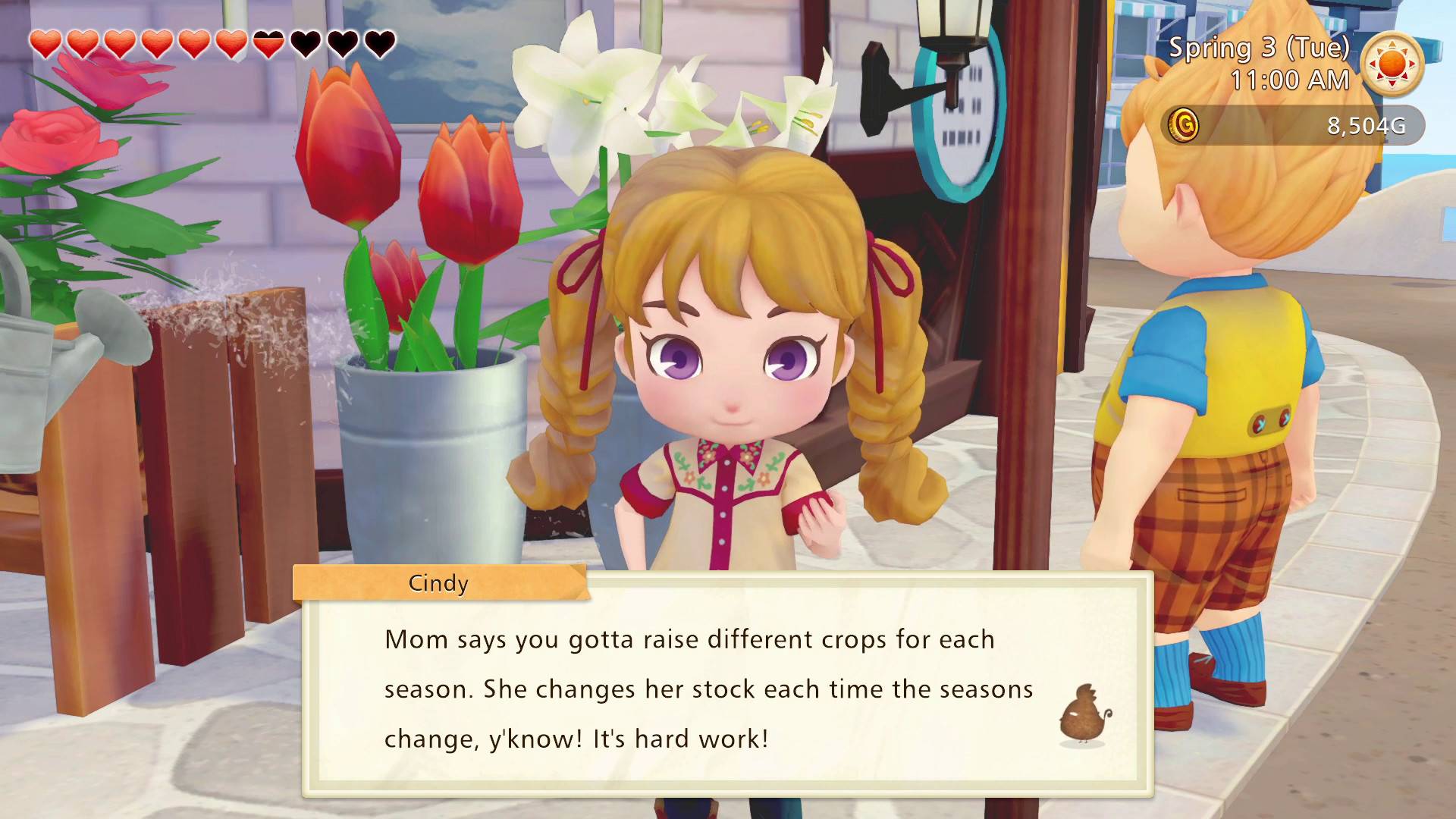Image resolution: width=1456 pixels, height=819 pixels.
Task: Click the ninth heart to toggle its state
Action: pyautogui.click(x=343, y=43)
